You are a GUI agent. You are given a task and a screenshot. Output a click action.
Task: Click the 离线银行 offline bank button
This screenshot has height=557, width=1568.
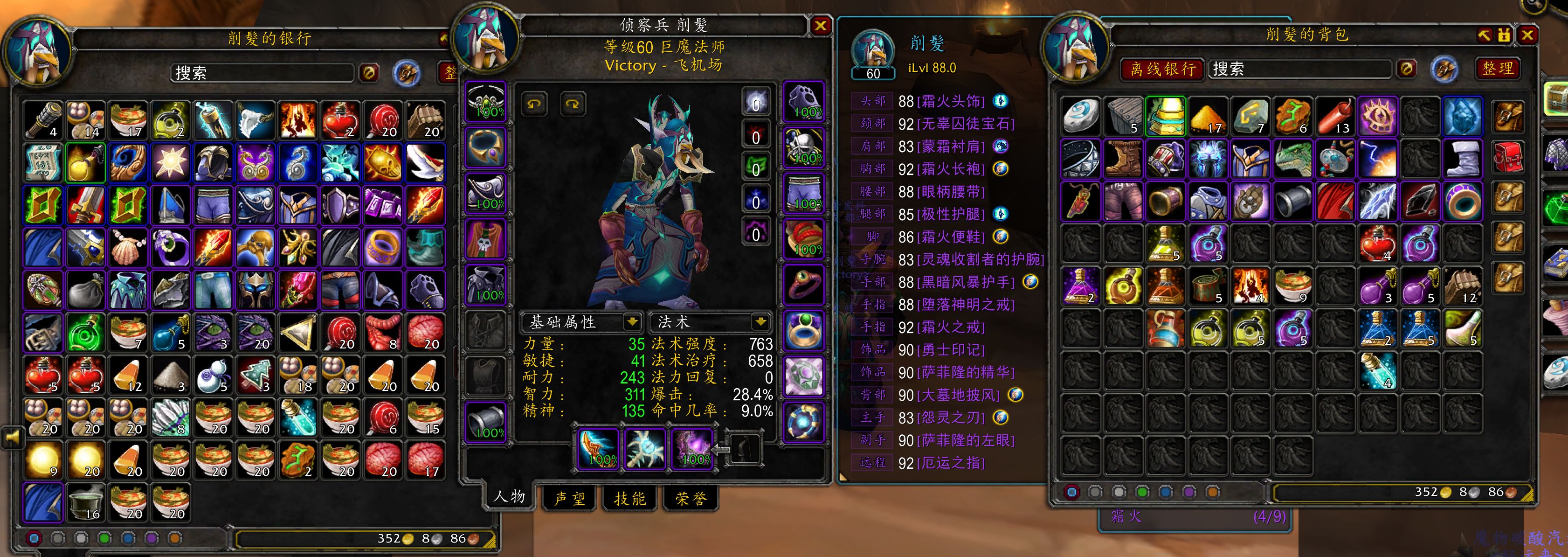pos(1163,70)
